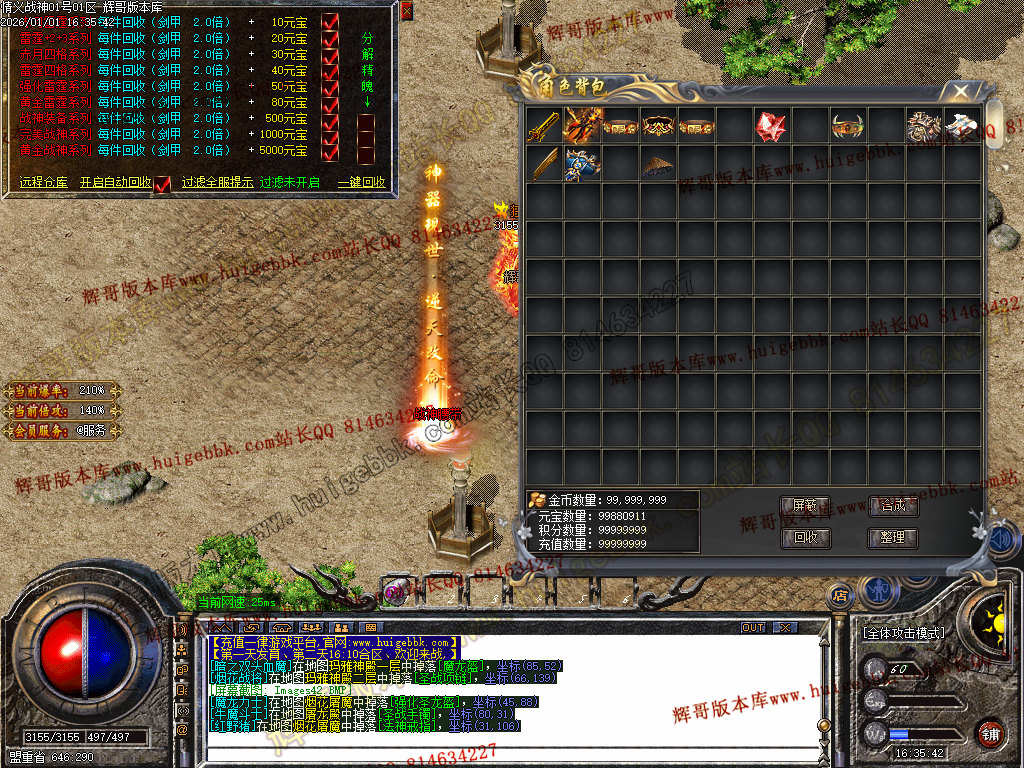The height and width of the screenshot is (768, 1024).
Task: Open the 店 shop round button
Action: (840, 595)
